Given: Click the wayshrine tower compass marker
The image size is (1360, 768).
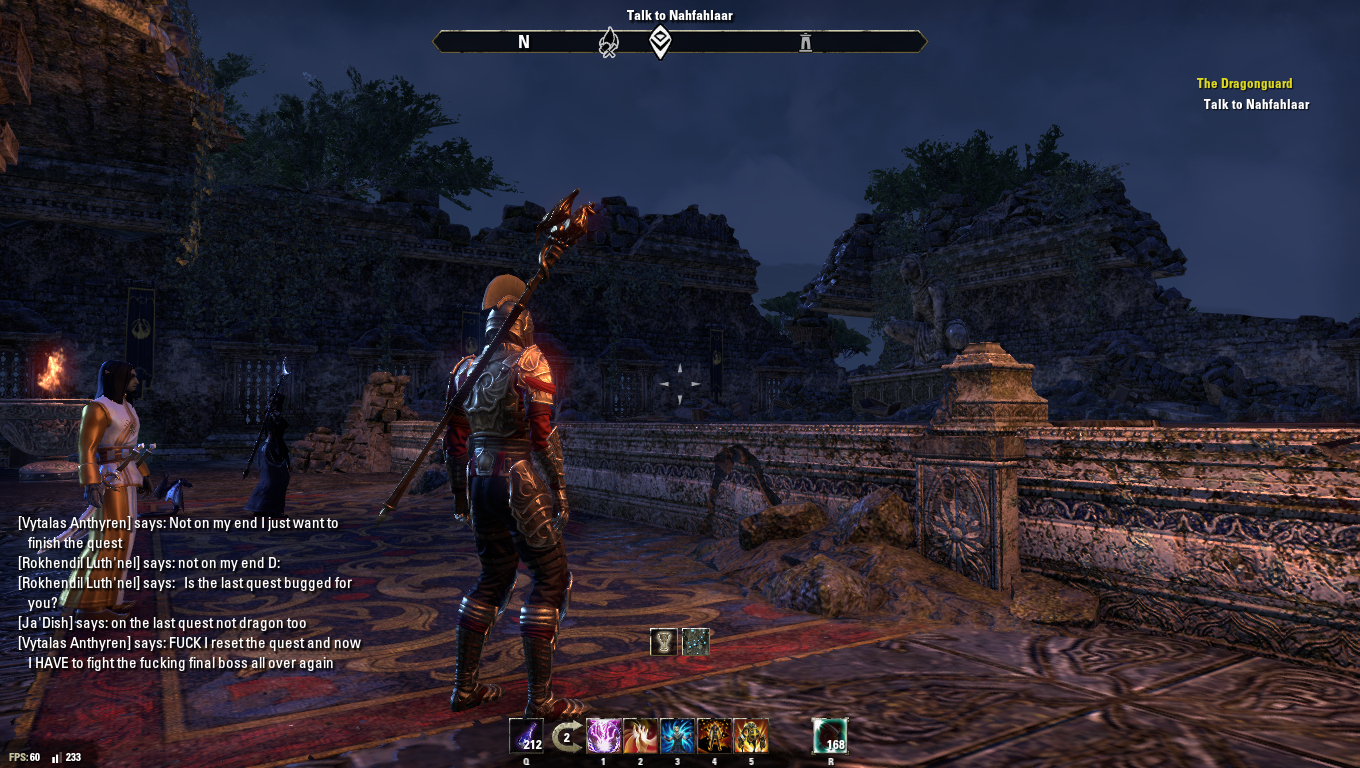Looking at the screenshot, I should pyautogui.click(x=806, y=42).
